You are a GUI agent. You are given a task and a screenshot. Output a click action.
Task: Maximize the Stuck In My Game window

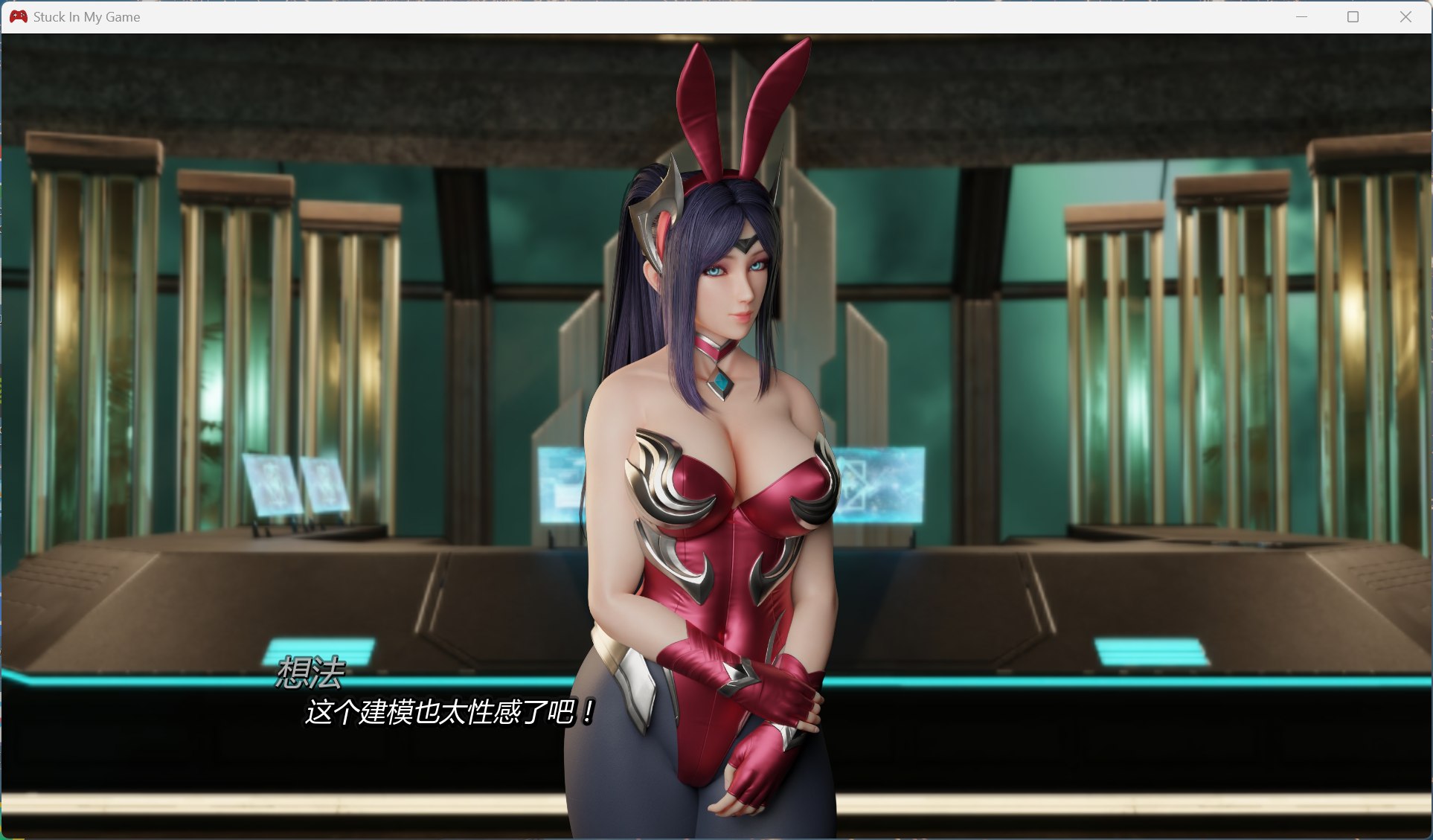(x=1353, y=16)
